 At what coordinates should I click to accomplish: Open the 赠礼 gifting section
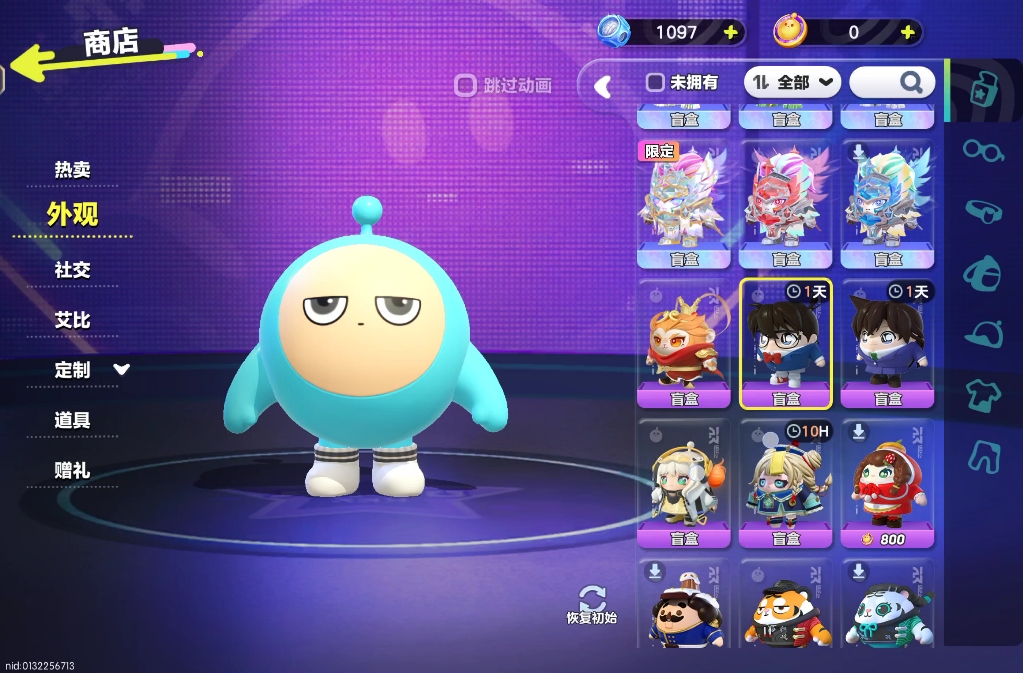pos(72,470)
